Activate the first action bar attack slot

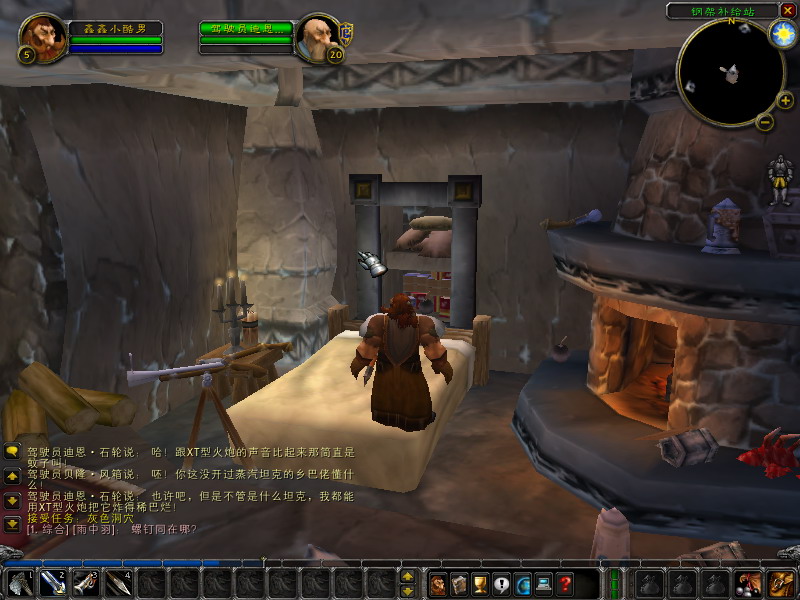tap(19, 582)
